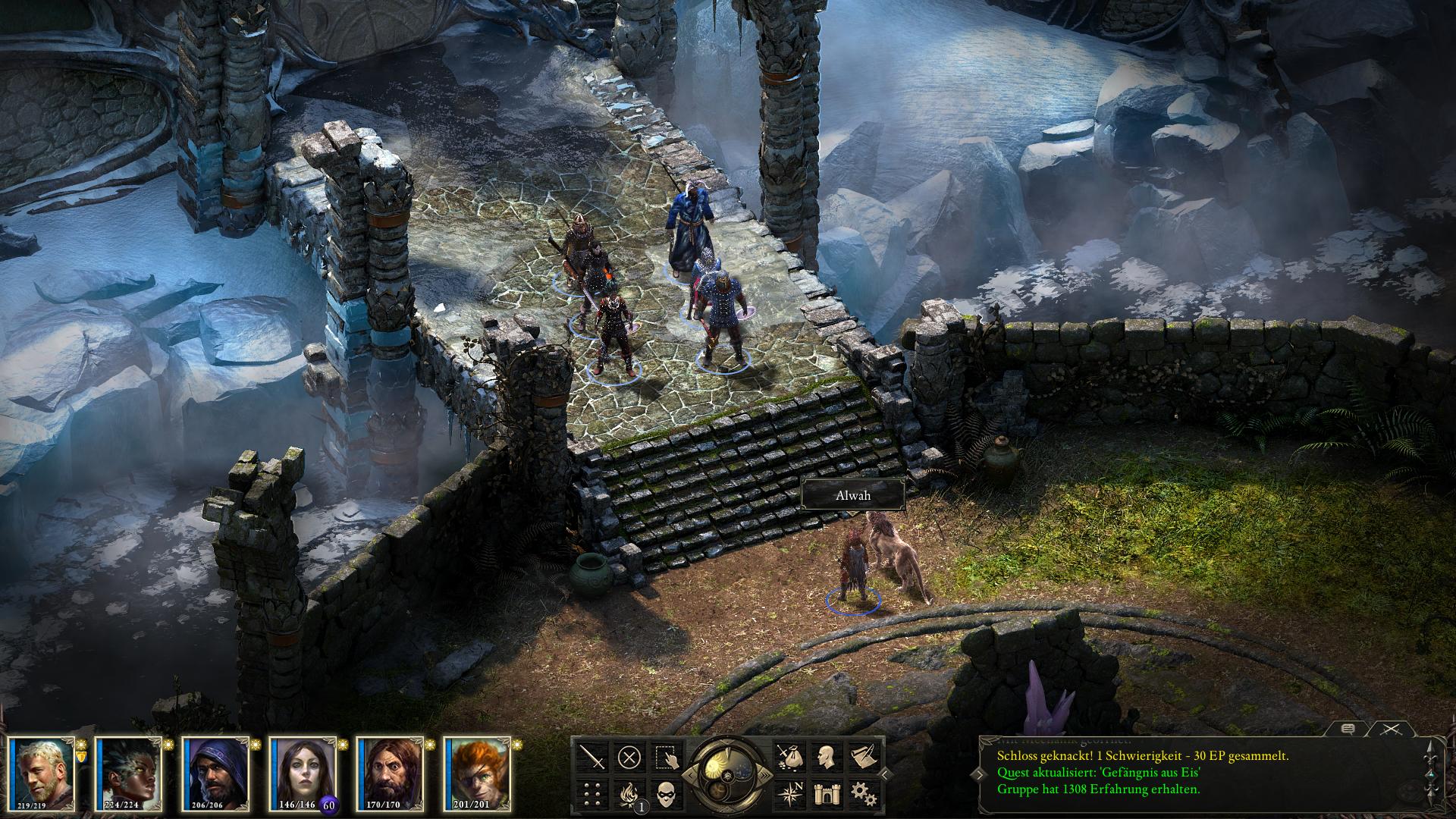Switch to the crossed-swords combat log tab
The width and height of the screenshot is (1456, 819).
pyautogui.click(x=1390, y=729)
